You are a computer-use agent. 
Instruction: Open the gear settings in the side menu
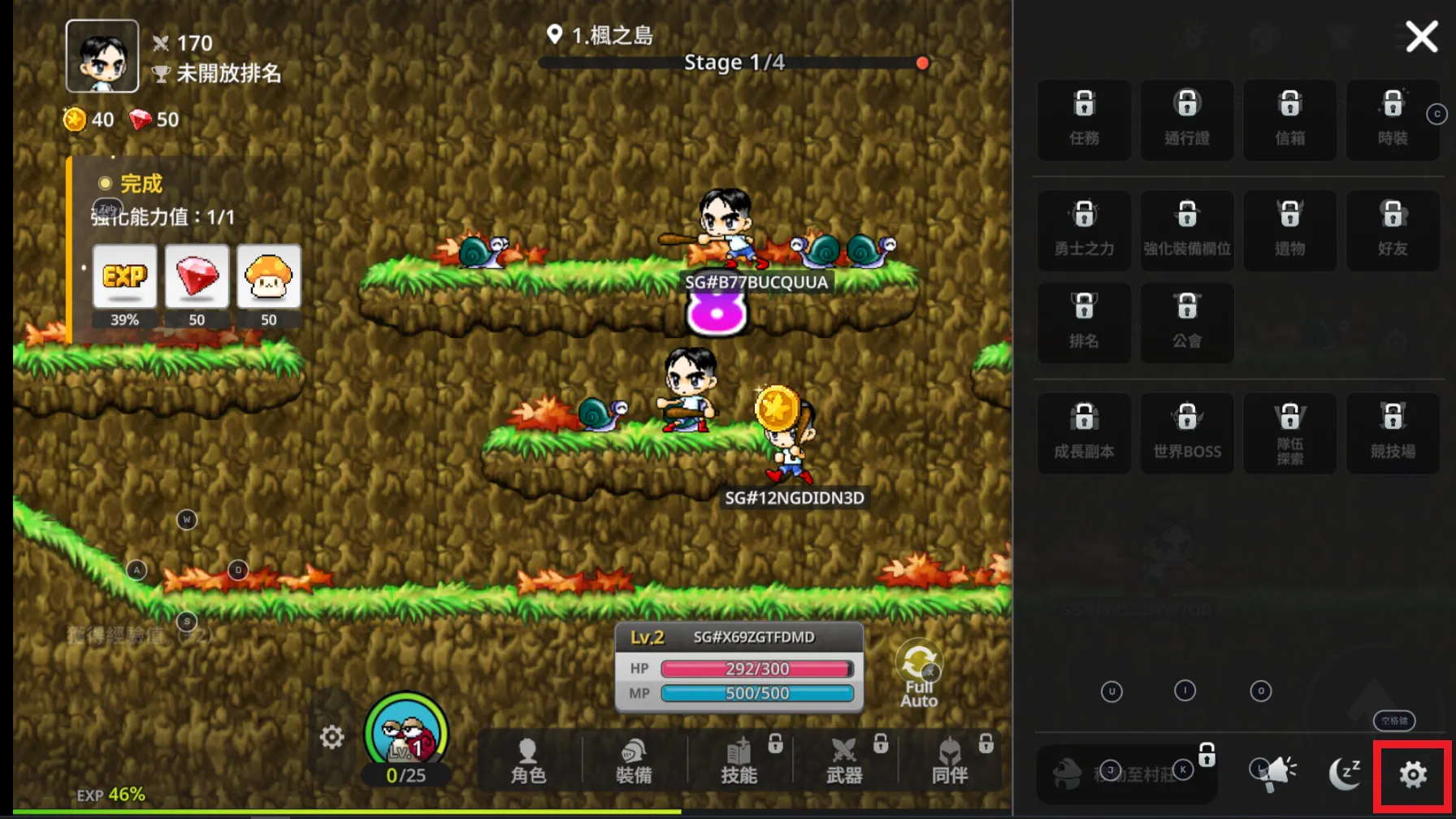pos(1413,774)
